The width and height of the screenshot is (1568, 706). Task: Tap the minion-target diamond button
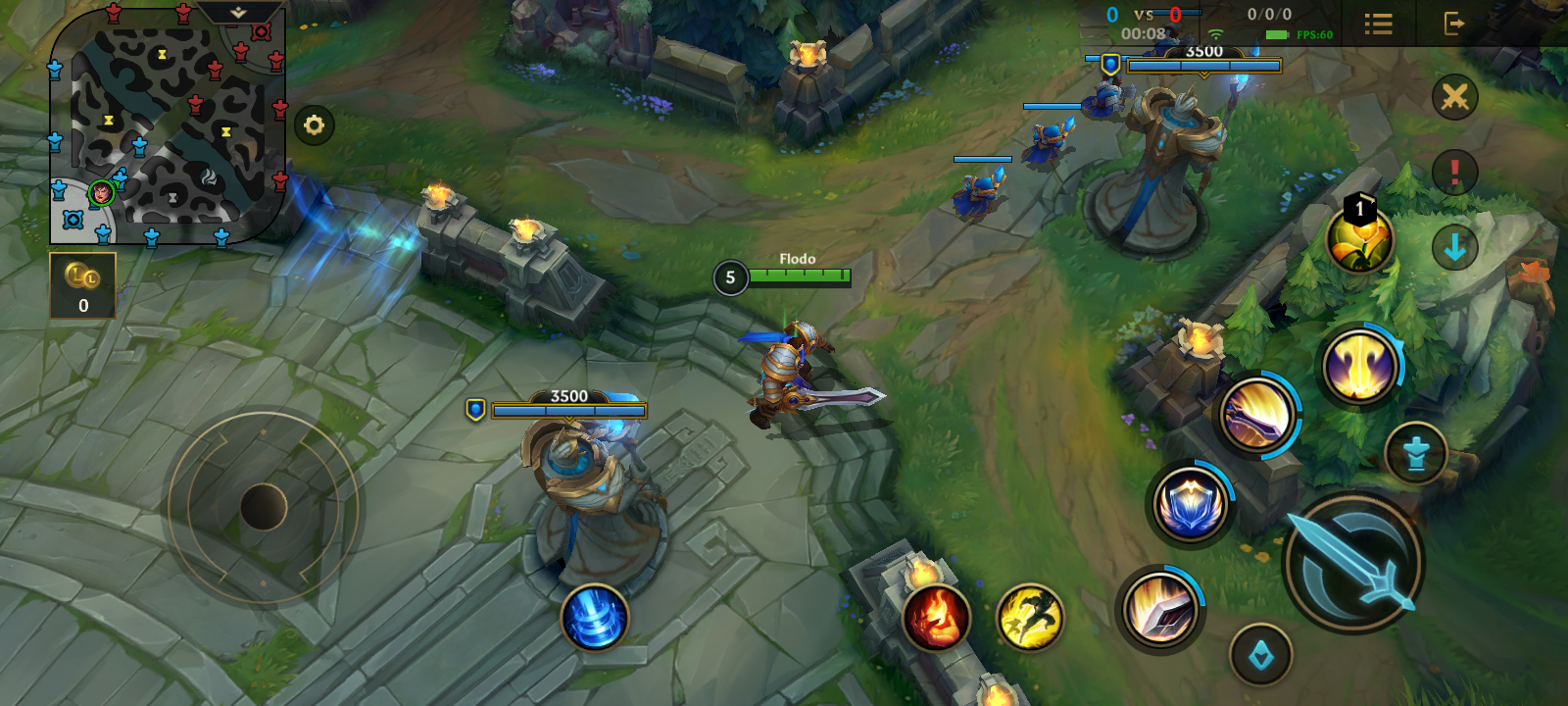coord(1261,654)
